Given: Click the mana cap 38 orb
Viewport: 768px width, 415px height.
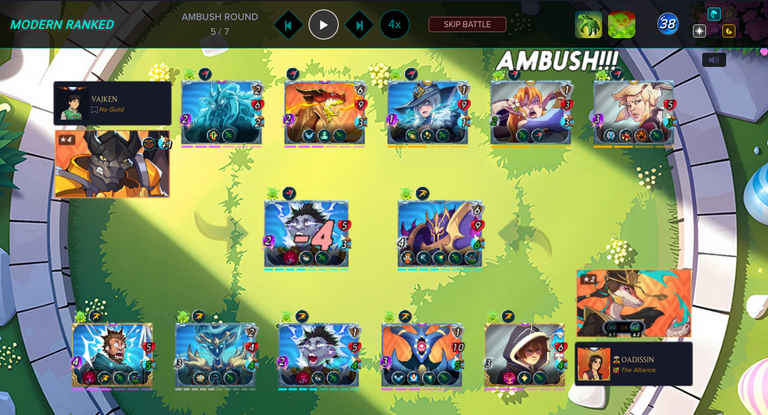Looking at the screenshot, I should [668, 24].
